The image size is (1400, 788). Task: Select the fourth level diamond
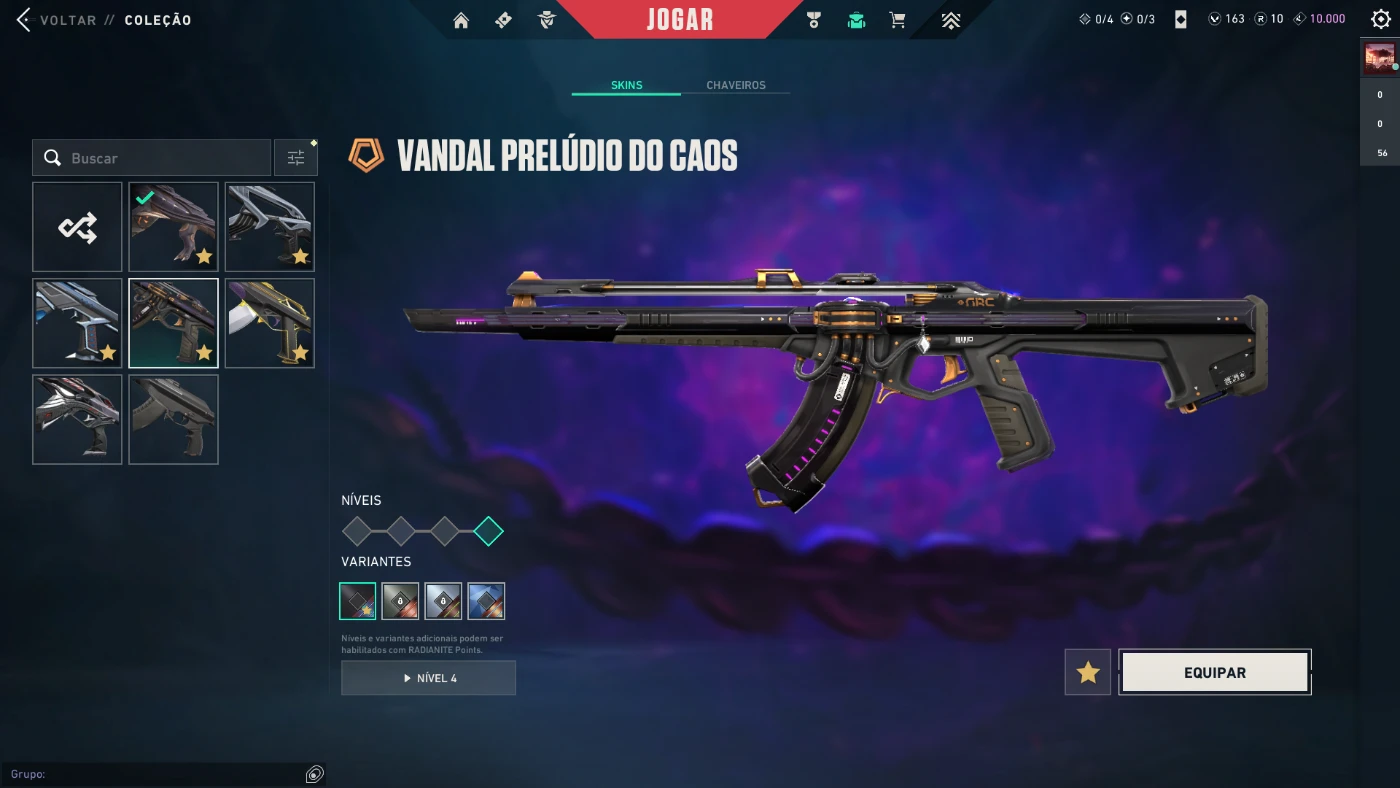tap(488, 531)
